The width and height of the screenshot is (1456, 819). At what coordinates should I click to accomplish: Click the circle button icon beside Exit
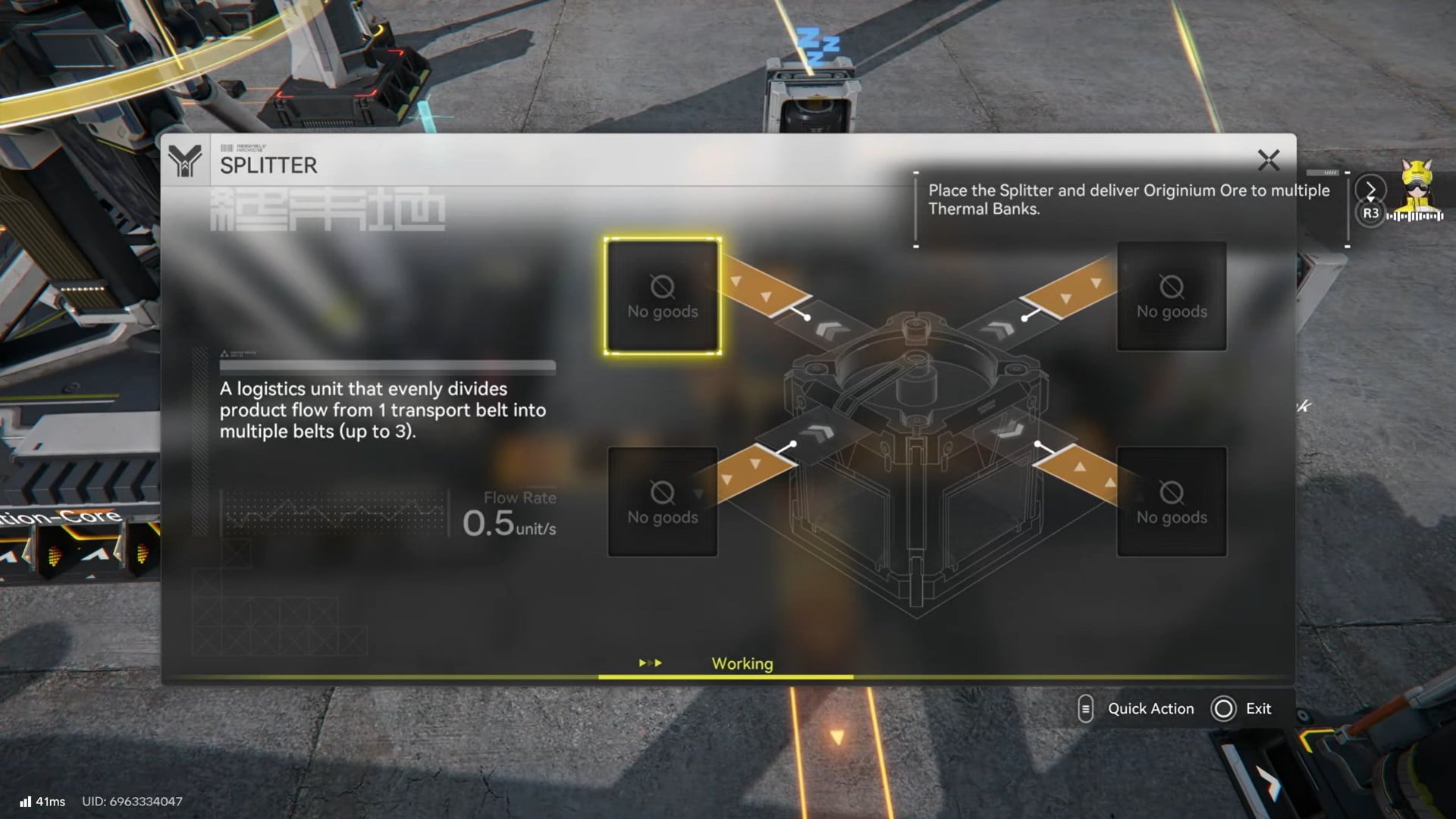coord(1222,708)
